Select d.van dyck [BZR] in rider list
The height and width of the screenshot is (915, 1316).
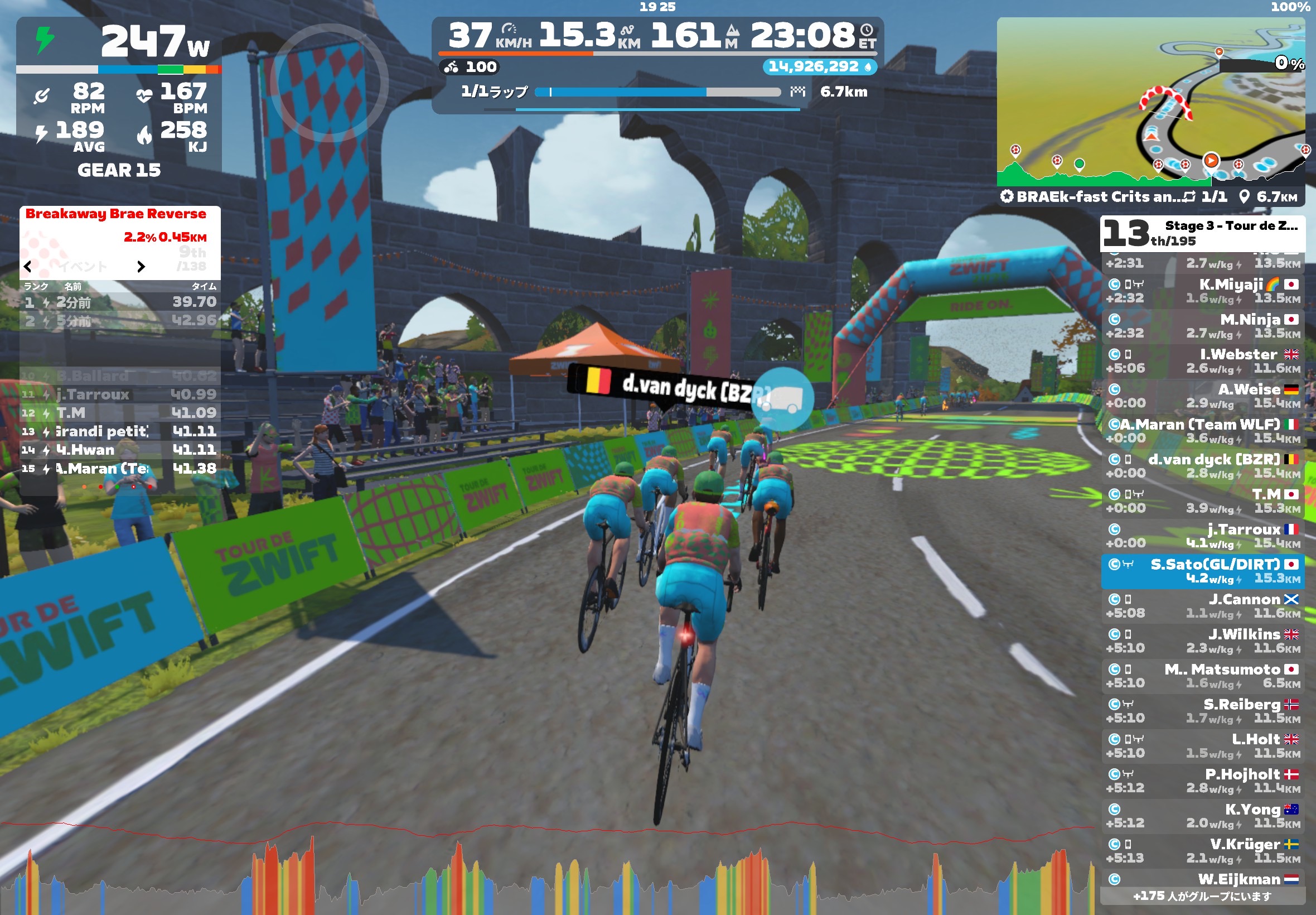click(1202, 465)
